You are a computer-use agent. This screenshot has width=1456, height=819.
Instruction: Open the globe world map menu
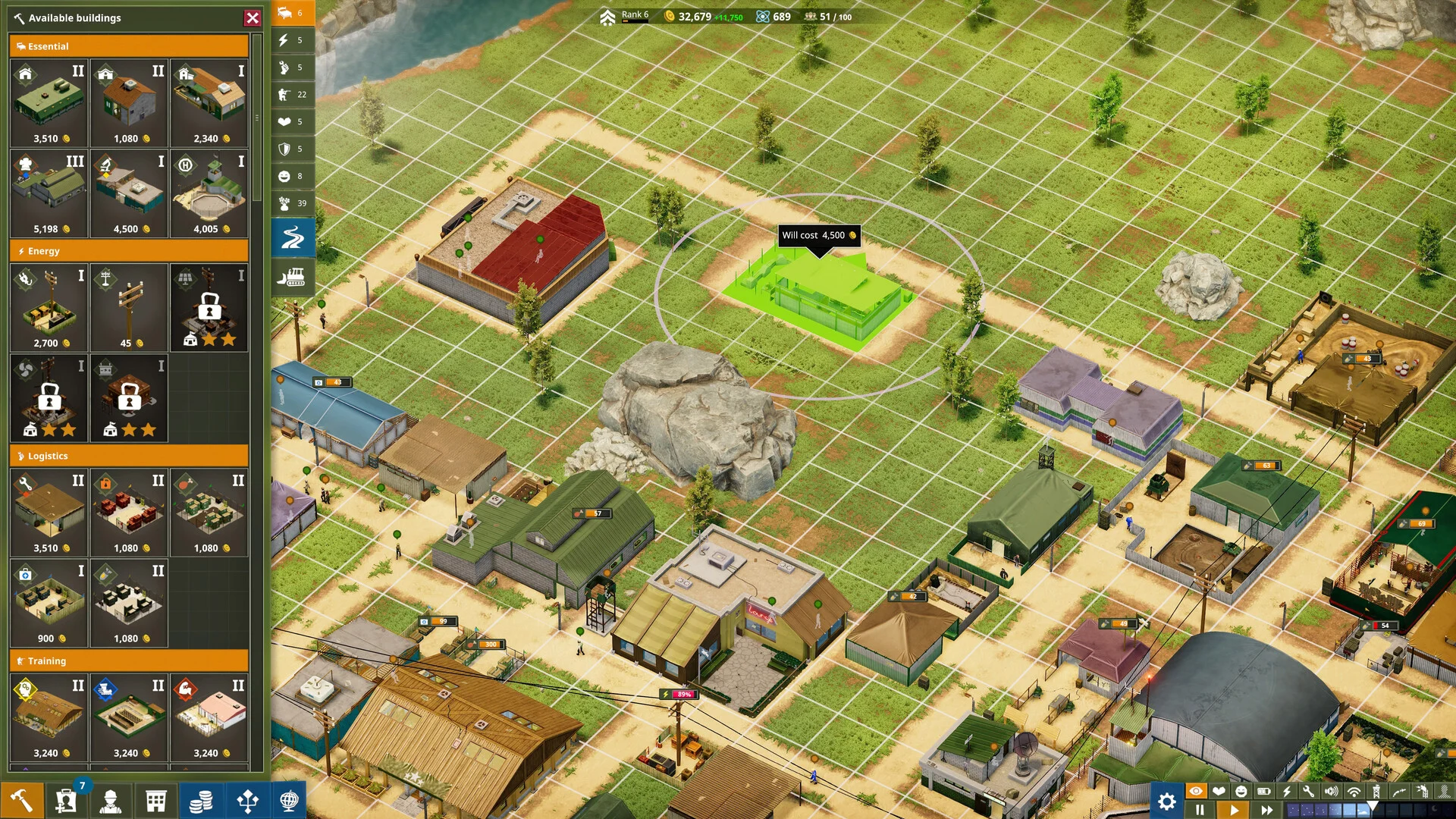coord(289,800)
